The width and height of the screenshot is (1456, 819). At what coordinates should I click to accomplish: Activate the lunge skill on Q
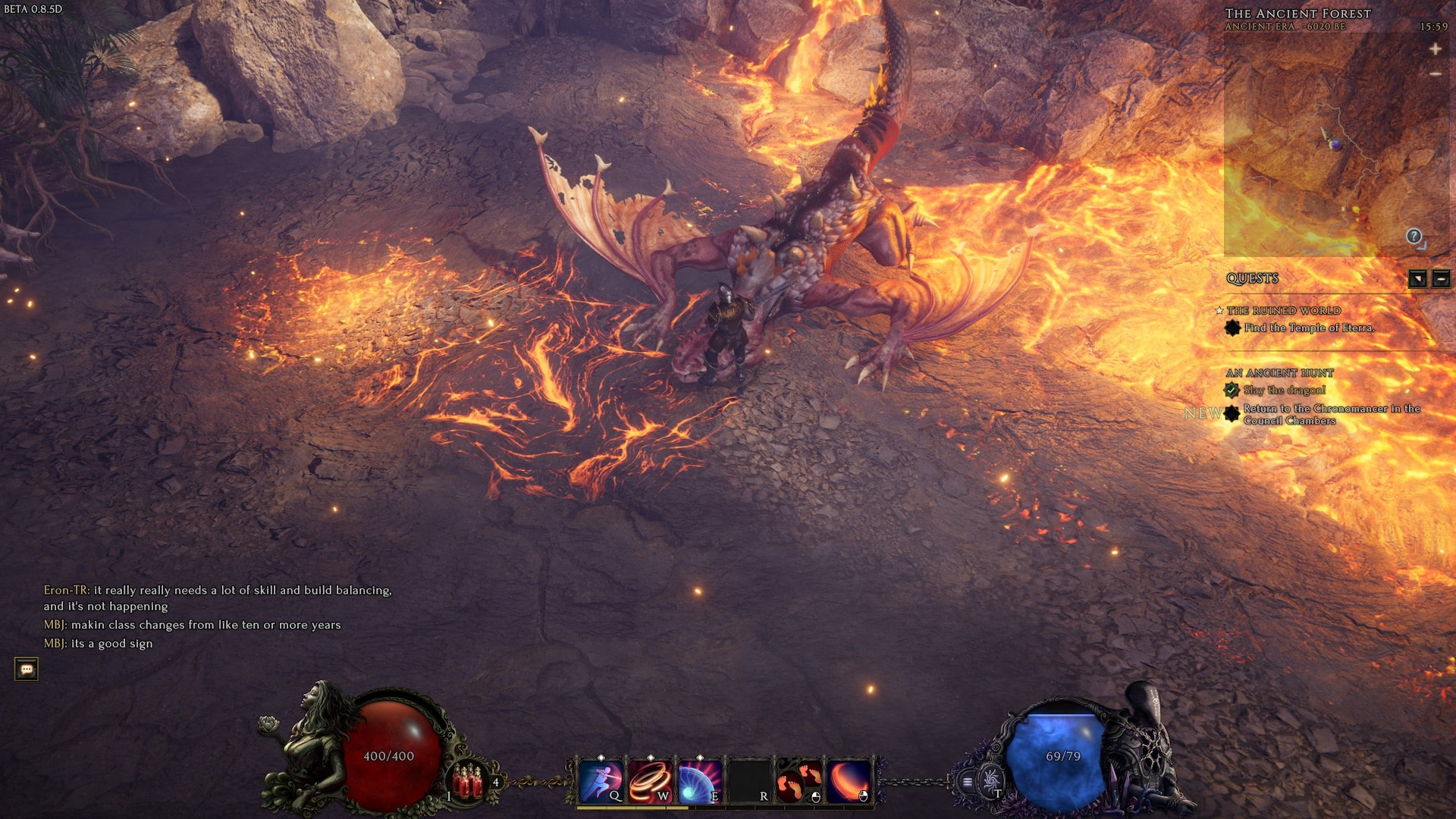point(601,781)
